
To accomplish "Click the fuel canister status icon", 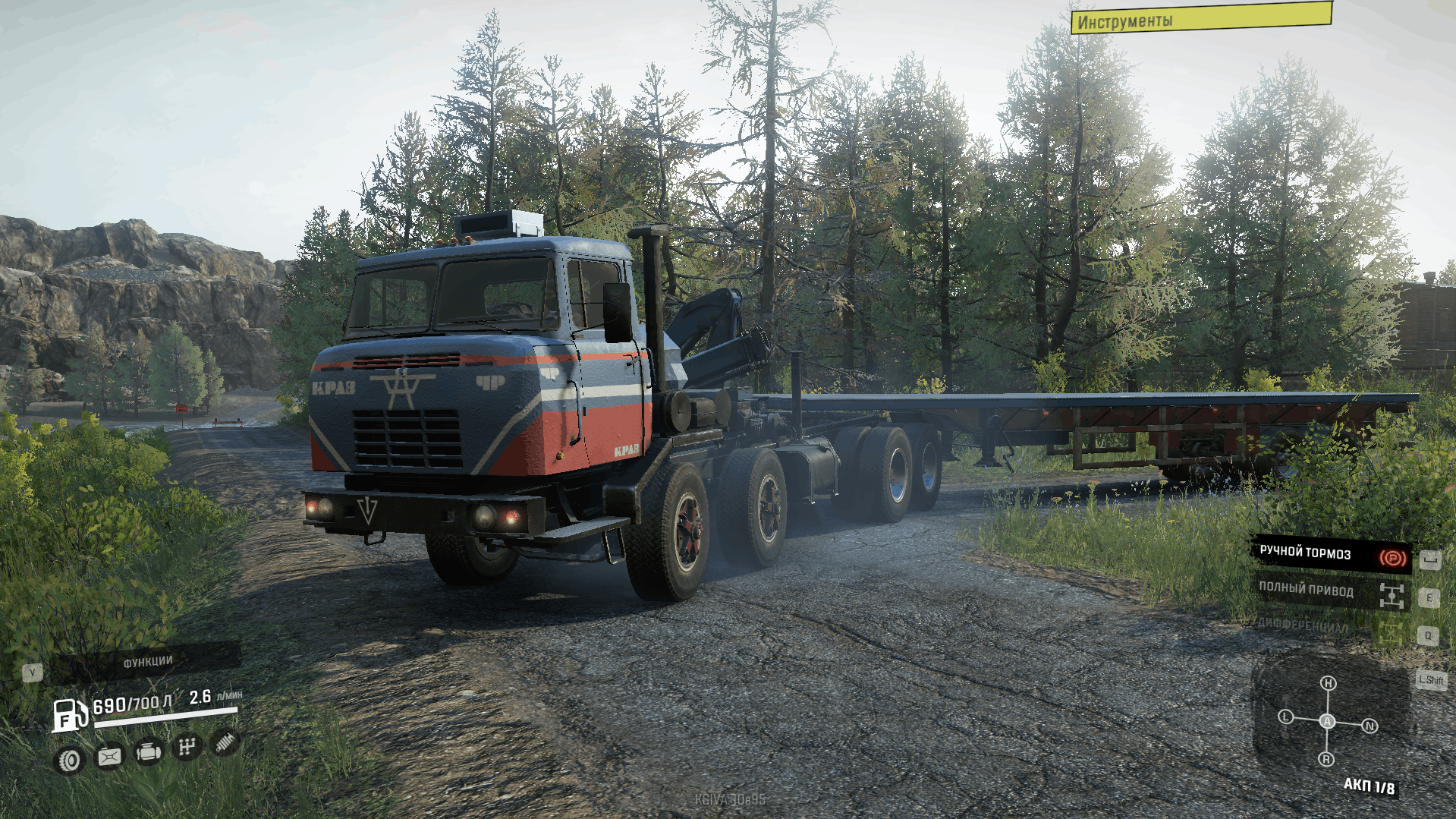I will tap(109, 756).
